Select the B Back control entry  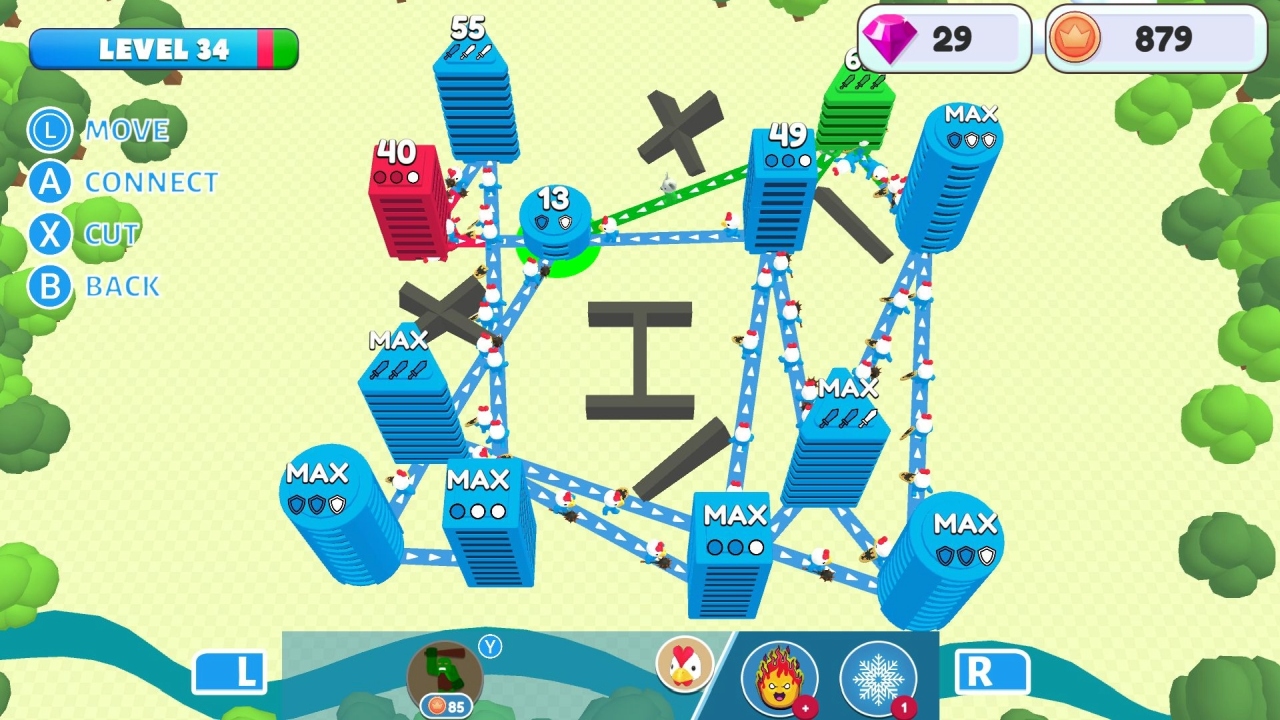coord(49,287)
